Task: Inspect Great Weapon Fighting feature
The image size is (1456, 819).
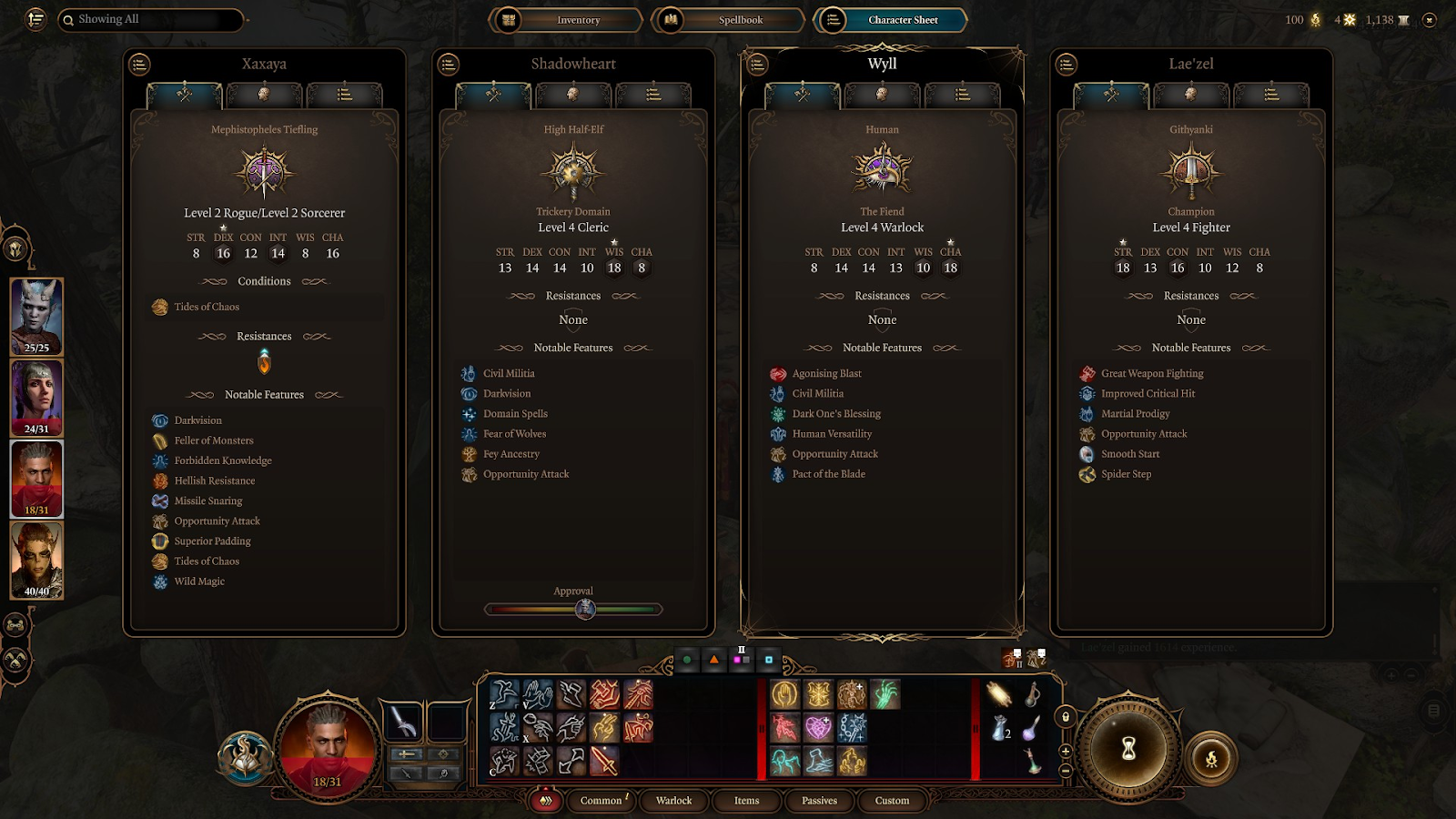Action: [1151, 374]
